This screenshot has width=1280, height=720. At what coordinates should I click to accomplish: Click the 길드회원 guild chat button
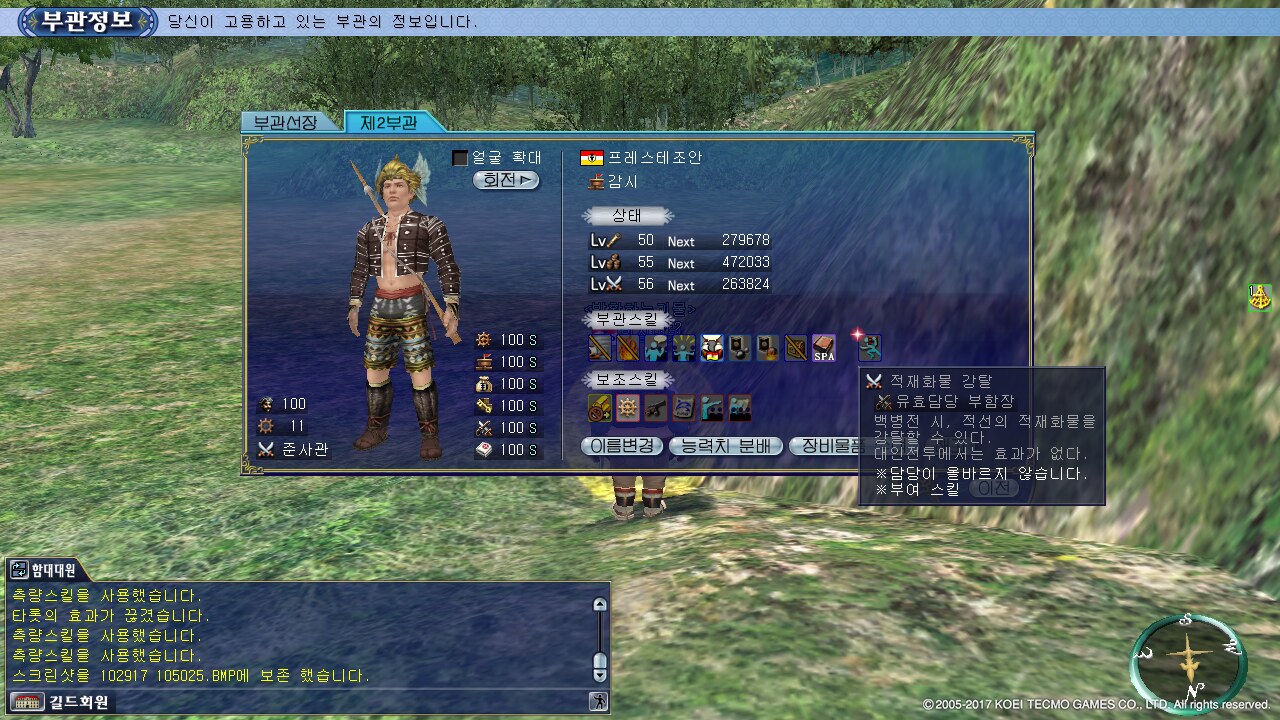(60, 702)
